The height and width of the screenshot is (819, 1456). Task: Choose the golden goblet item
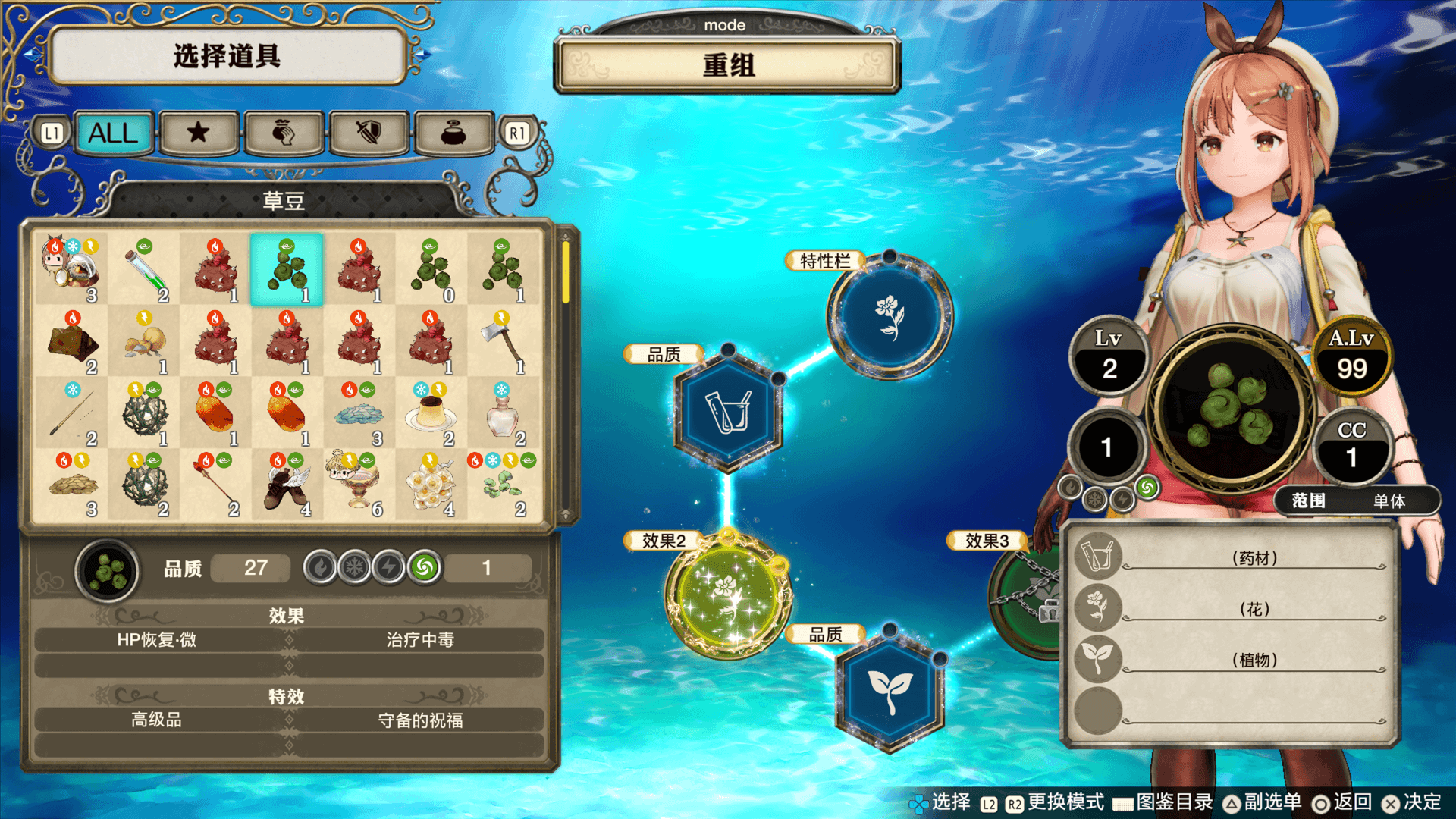click(x=358, y=484)
